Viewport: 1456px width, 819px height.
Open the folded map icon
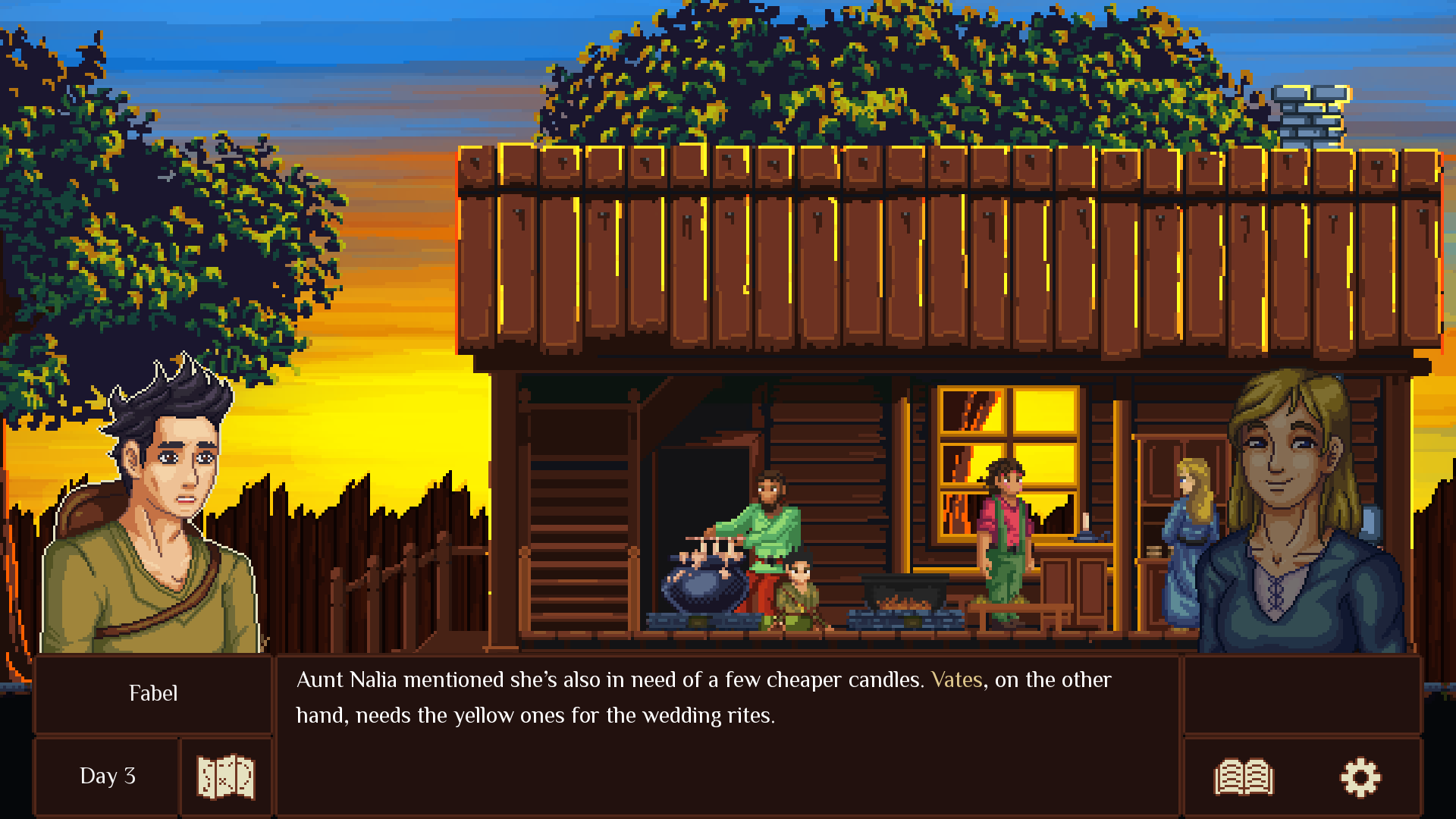(x=225, y=777)
